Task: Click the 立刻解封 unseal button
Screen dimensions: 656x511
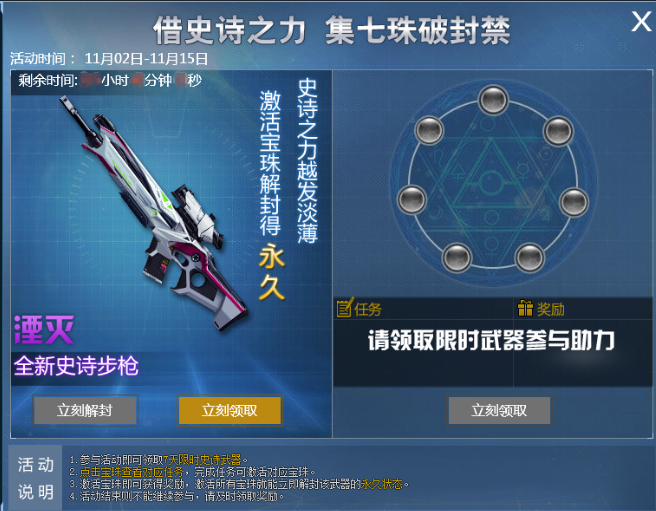Action: pos(85,410)
